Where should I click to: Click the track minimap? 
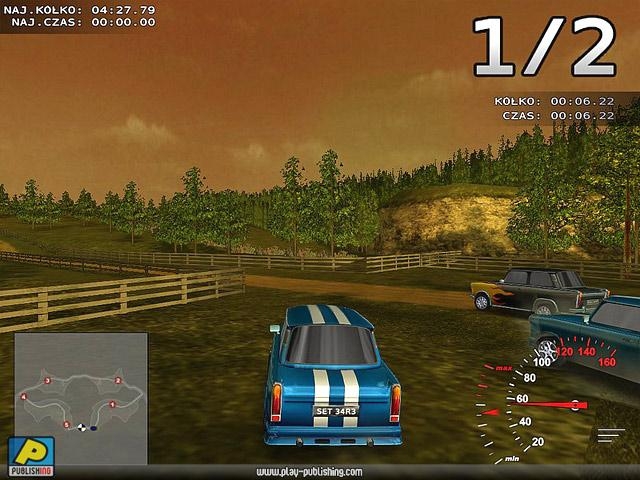80,397
